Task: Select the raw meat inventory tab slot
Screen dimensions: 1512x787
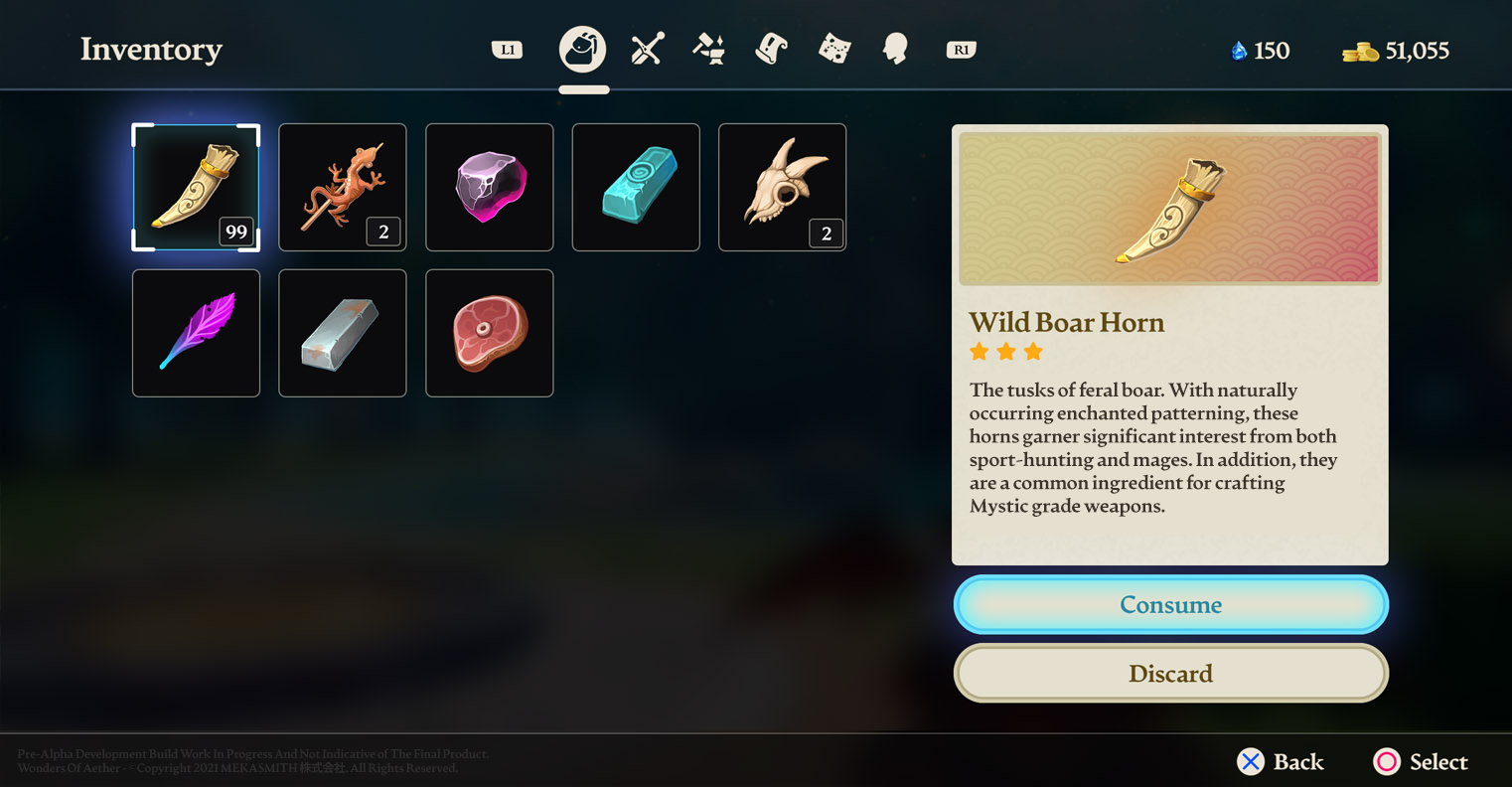Action: [x=489, y=333]
